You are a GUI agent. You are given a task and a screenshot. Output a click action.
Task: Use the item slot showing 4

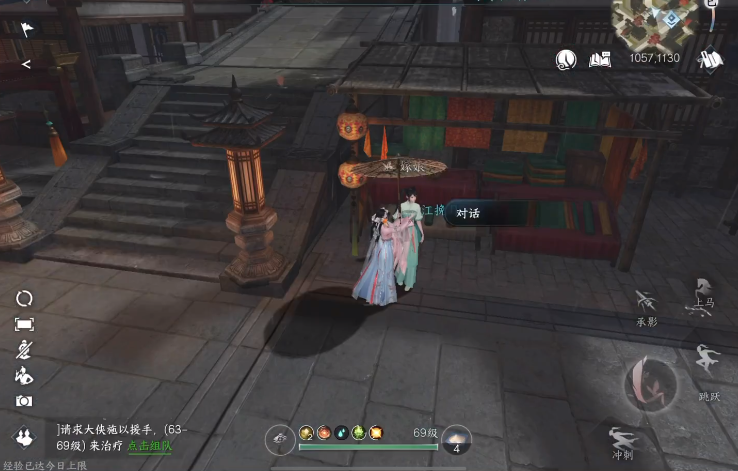click(x=456, y=440)
